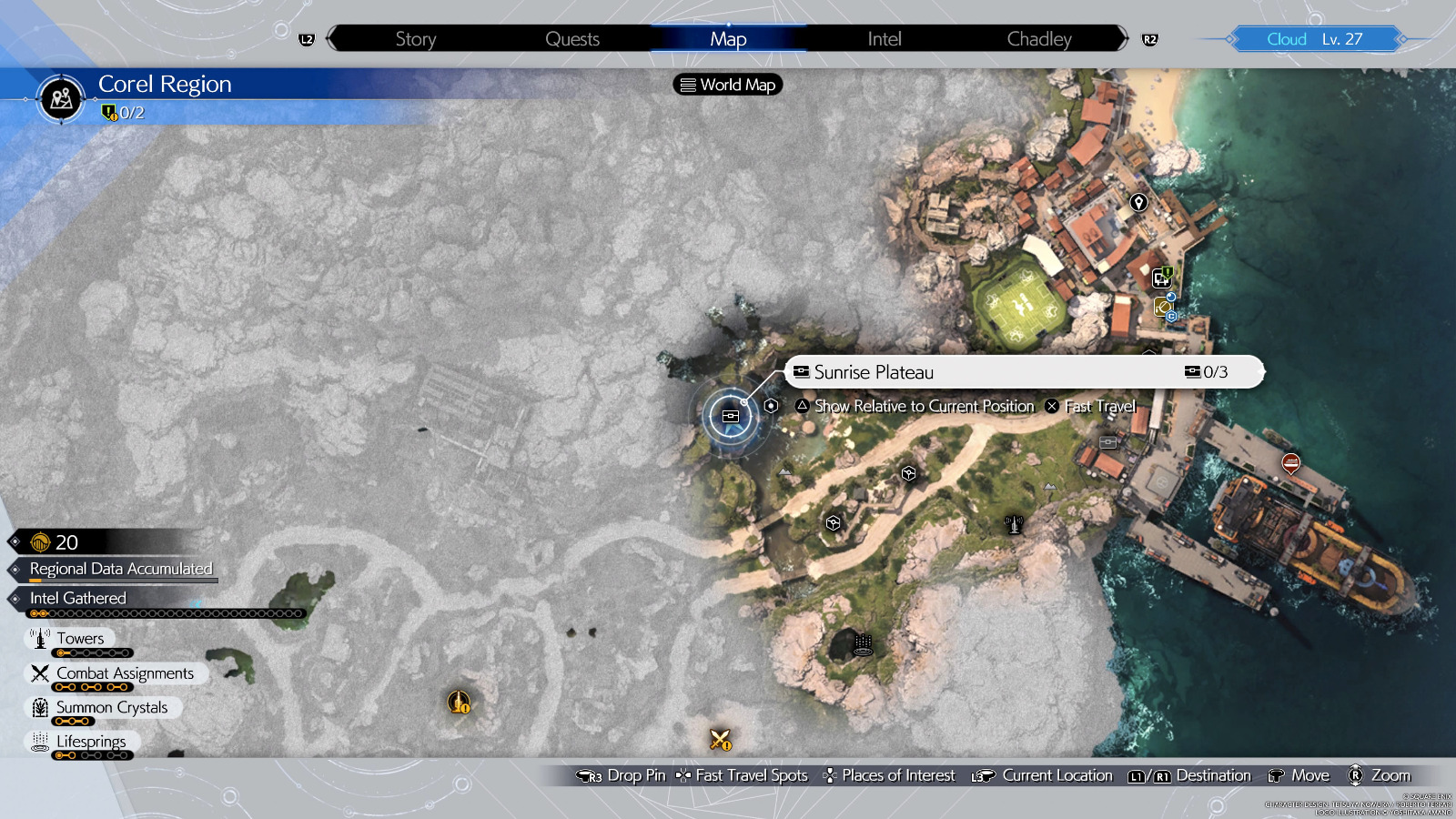
Task: Select the red bus stop marker near the cargo ship
Action: [1289, 464]
